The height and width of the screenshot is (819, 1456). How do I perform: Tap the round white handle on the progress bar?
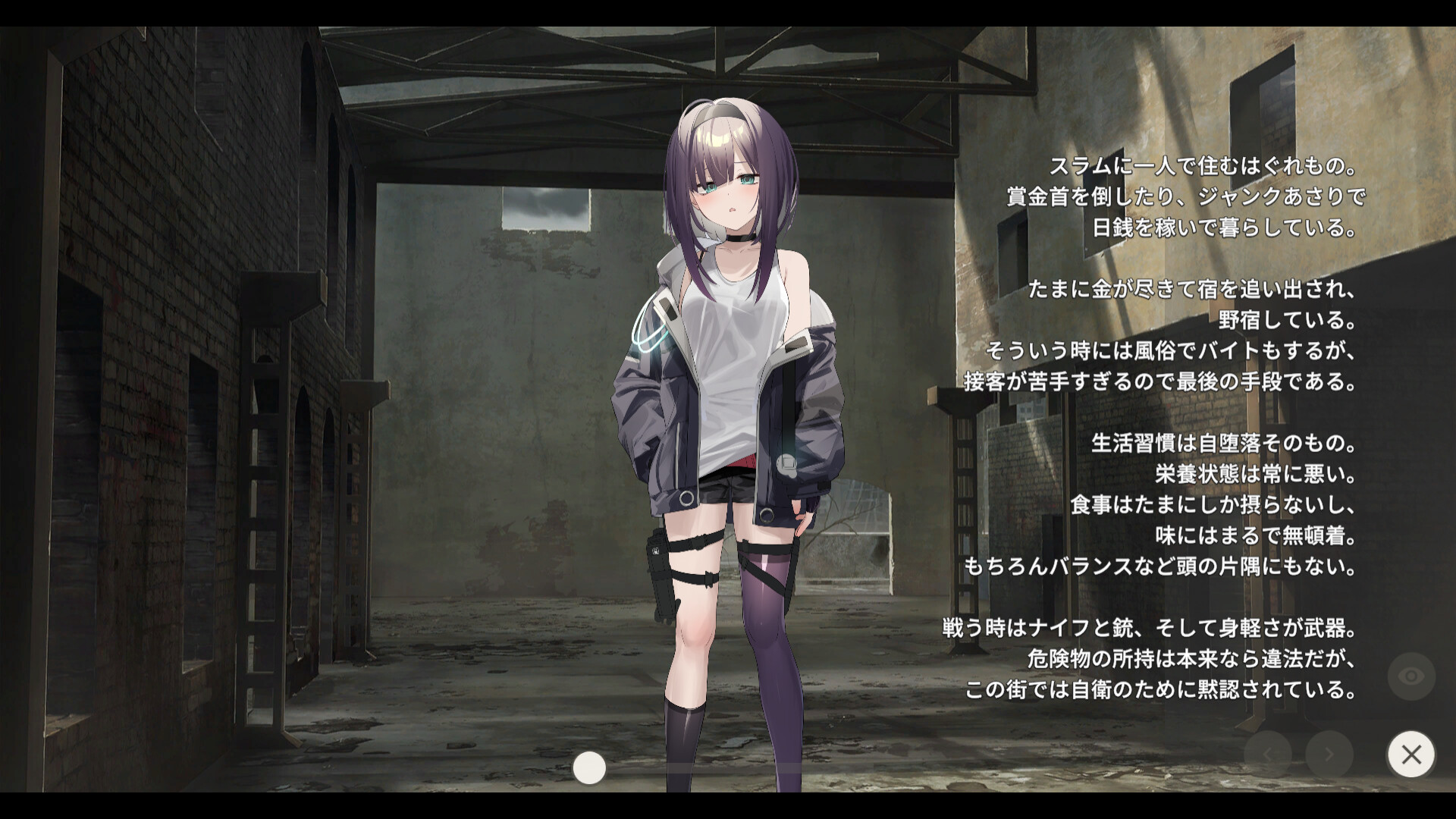588,767
